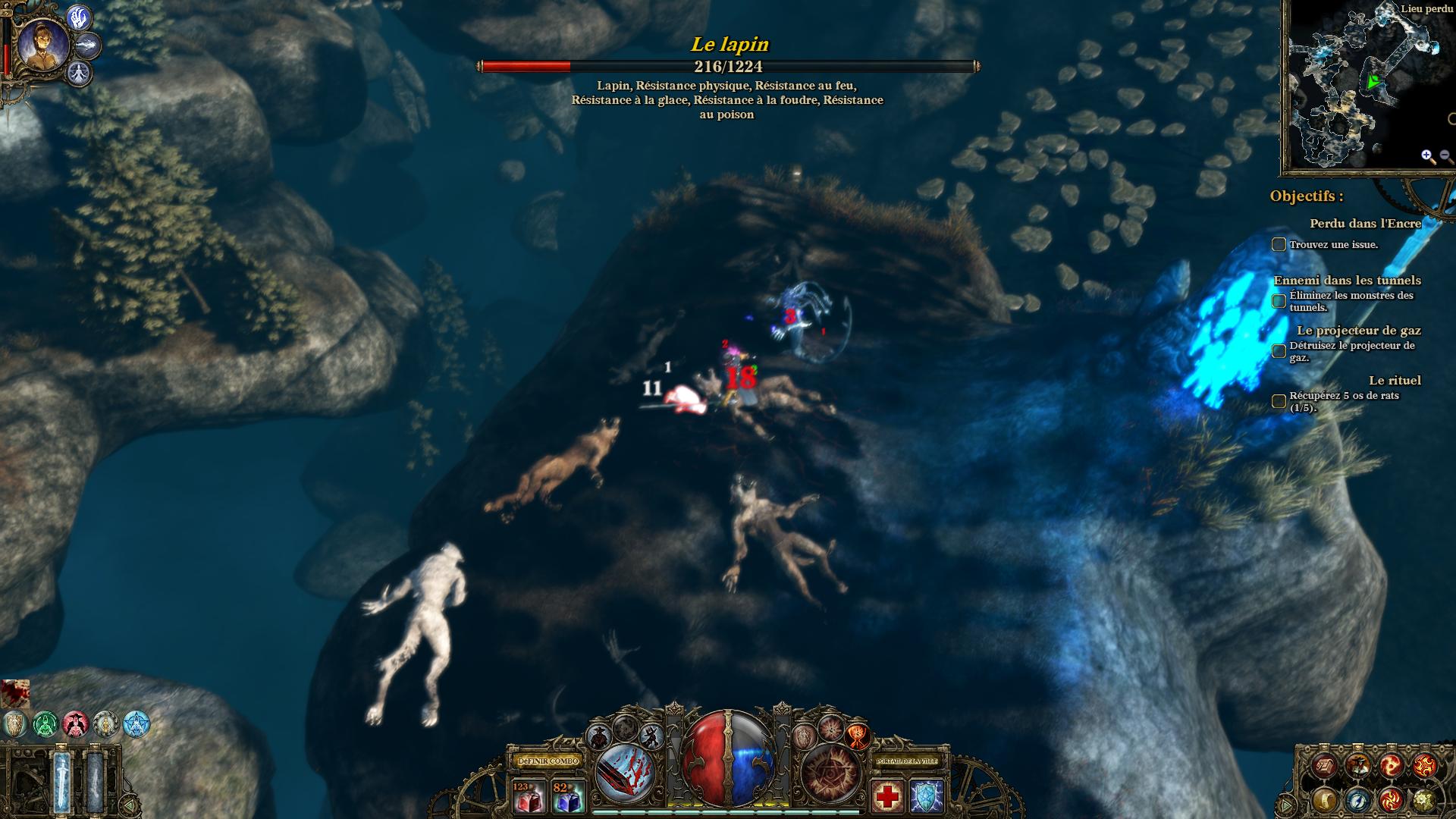This screenshot has height=819, width=1456.
Task: Activate the fiery pentagram secondary skill
Action: [x=831, y=772]
